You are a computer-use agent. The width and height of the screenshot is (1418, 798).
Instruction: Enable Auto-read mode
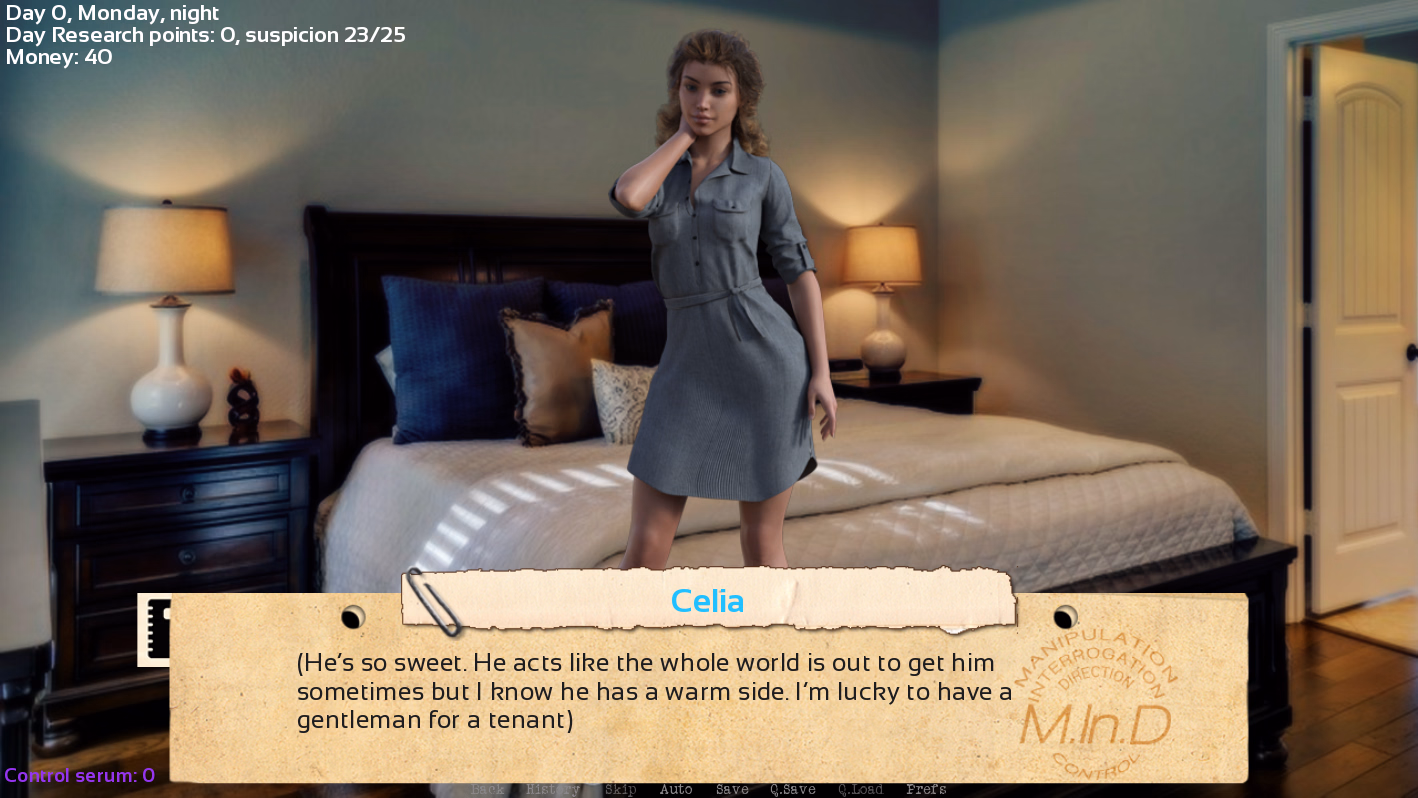tap(676, 789)
